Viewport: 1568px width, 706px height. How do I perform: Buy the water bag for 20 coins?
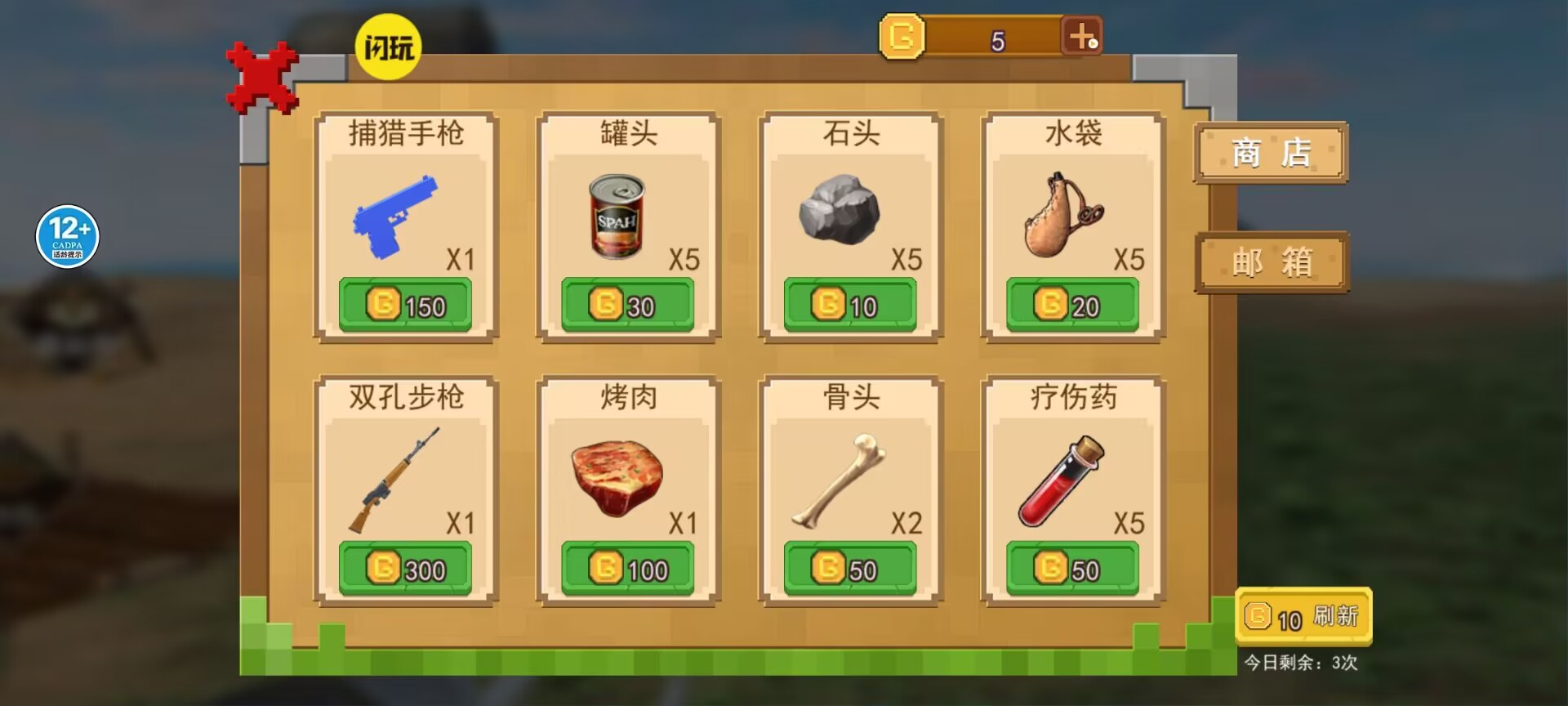click(1071, 305)
